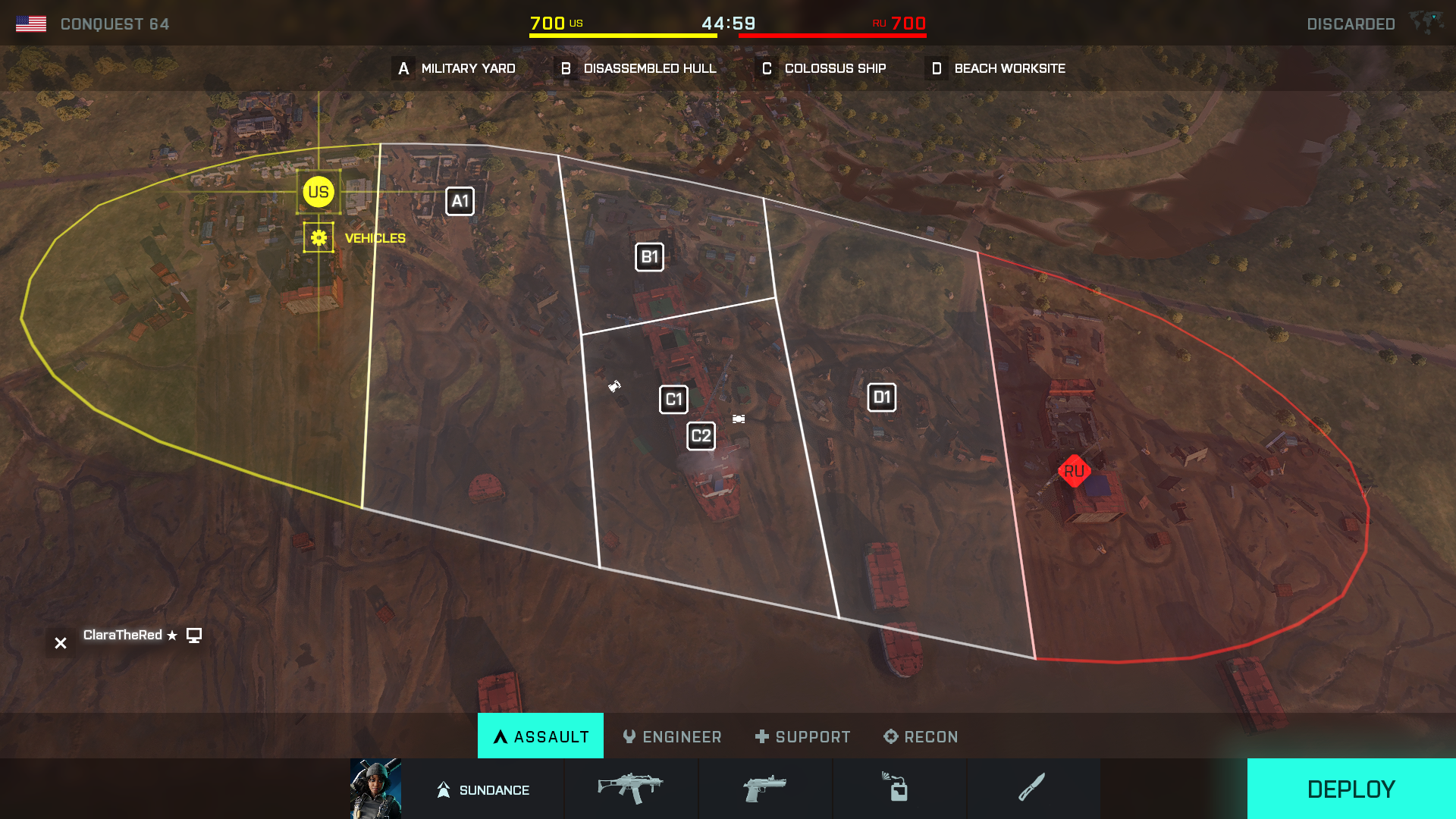Click the Discarded map emblem top right
Viewport: 1456px width, 819px height.
coord(1428,23)
